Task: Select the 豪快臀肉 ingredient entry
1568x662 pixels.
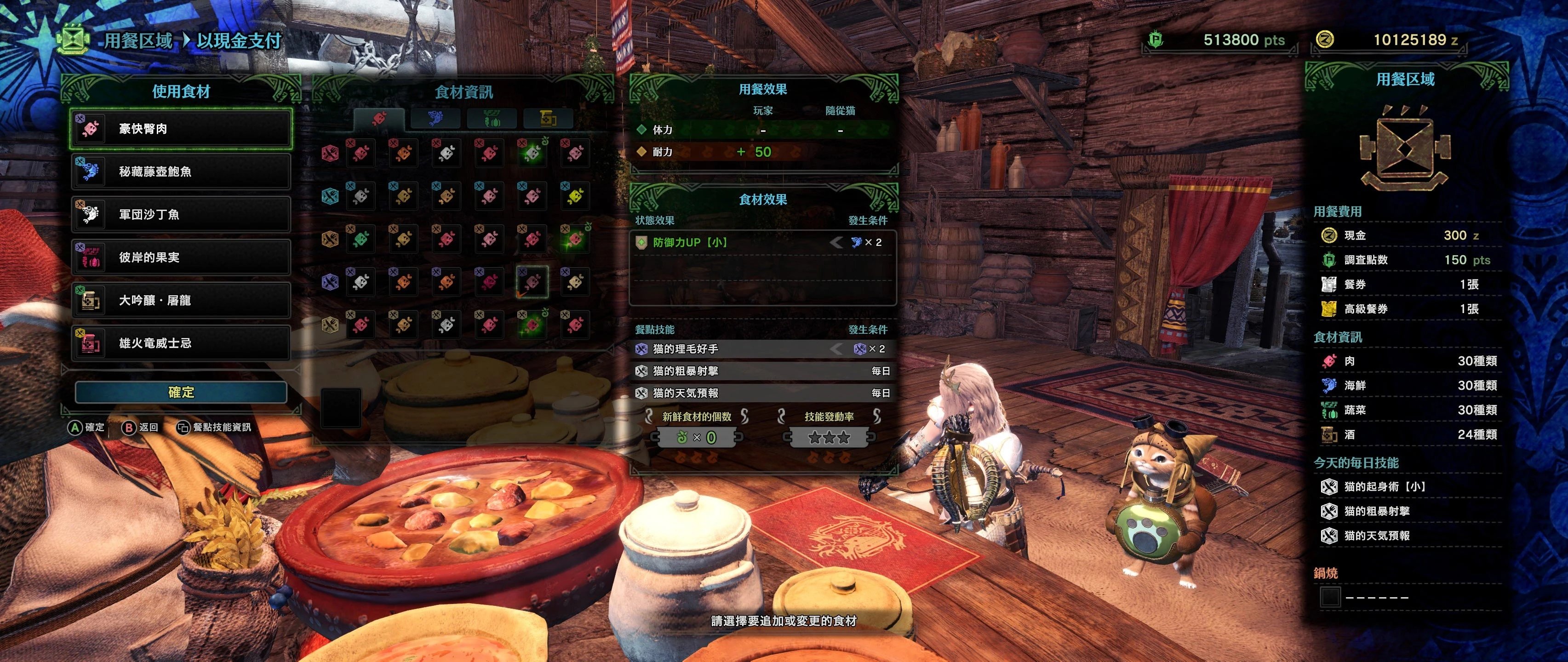Action: coord(181,128)
